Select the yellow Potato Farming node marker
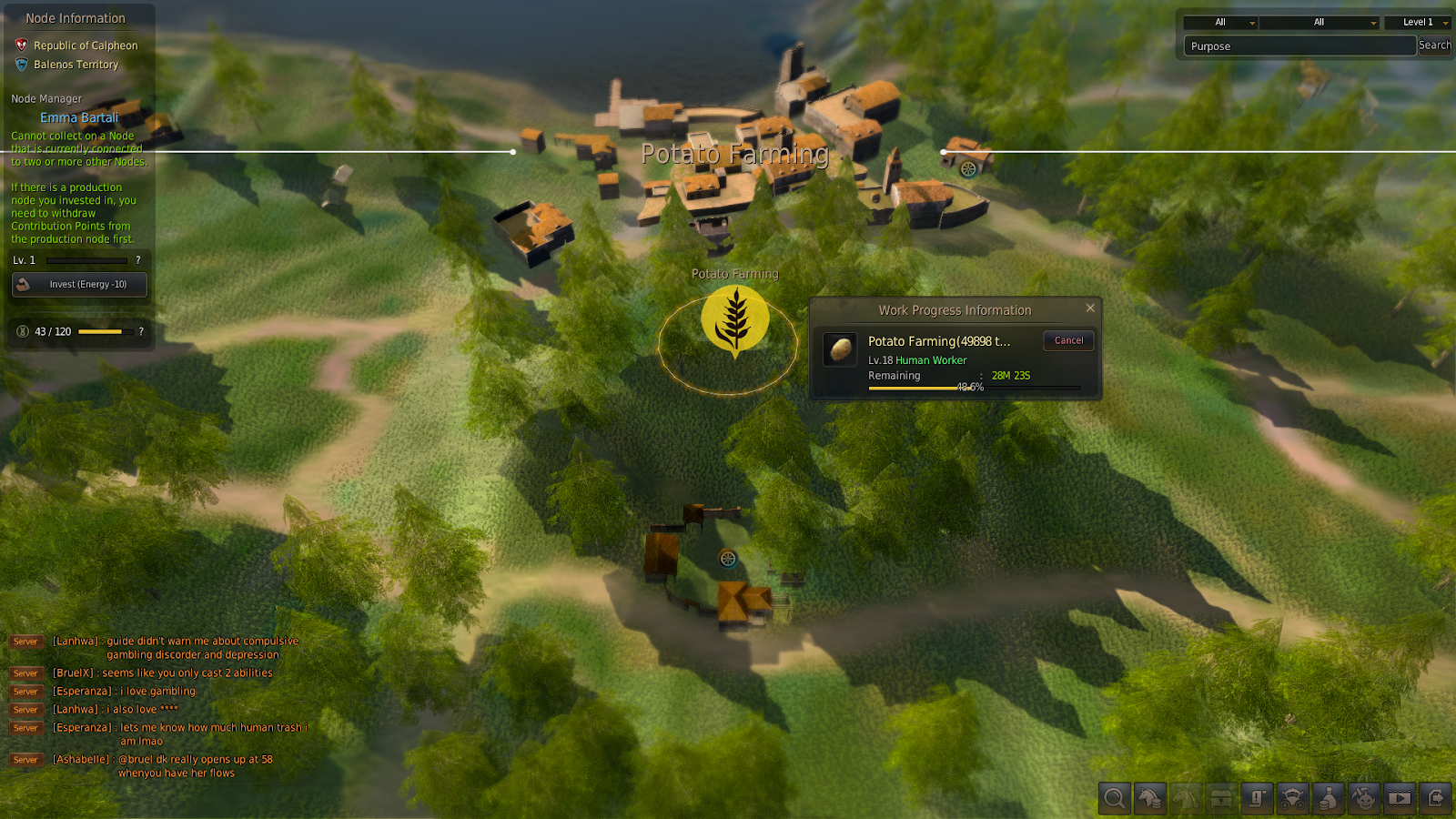Image resolution: width=1456 pixels, height=819 pixels. pyautogui.click(x=735, y=319)
